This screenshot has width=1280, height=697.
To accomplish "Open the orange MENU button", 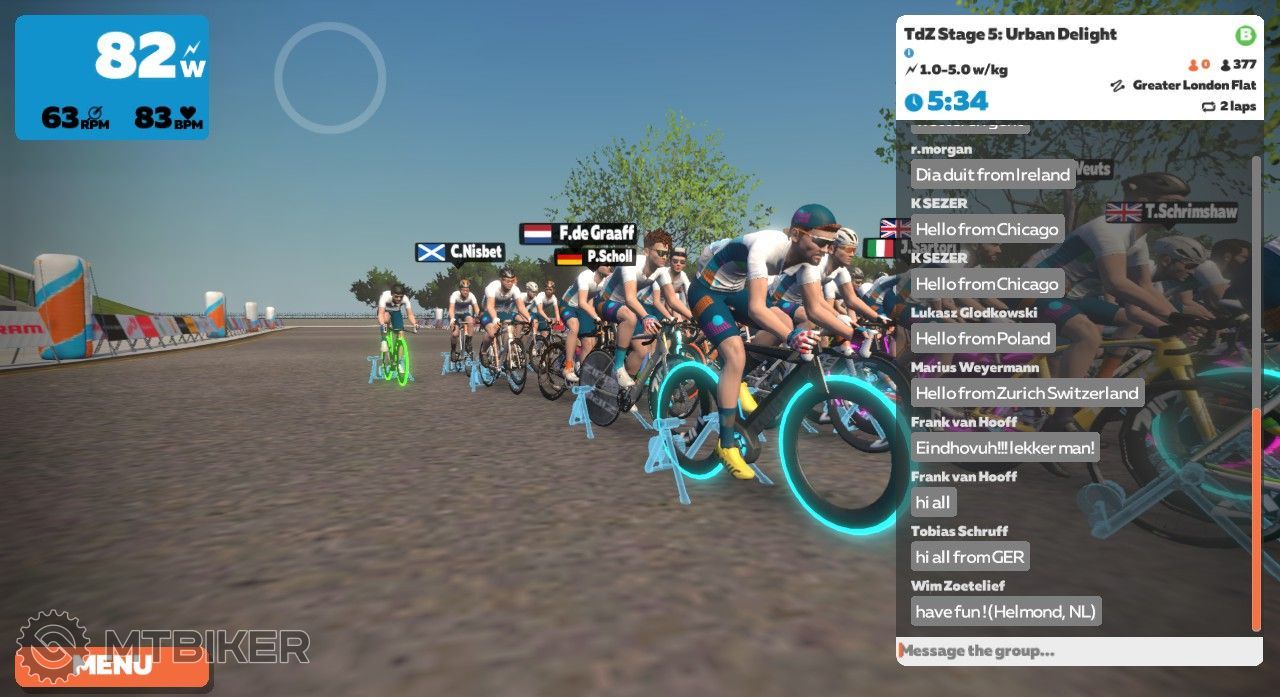I will click(x=112, y=665).
